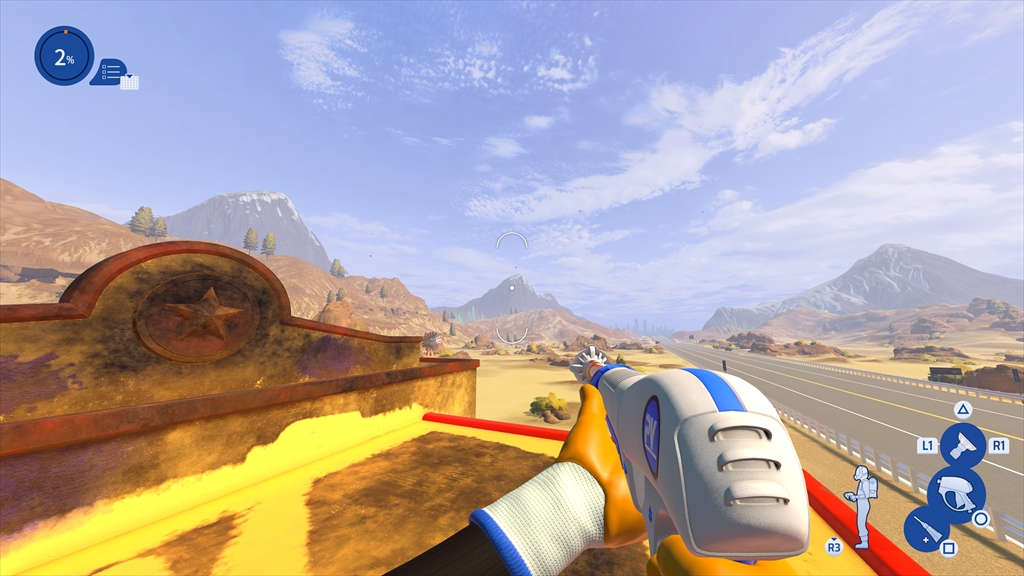
Task: Open the job checklist icon
Action: tap(113, 72)
